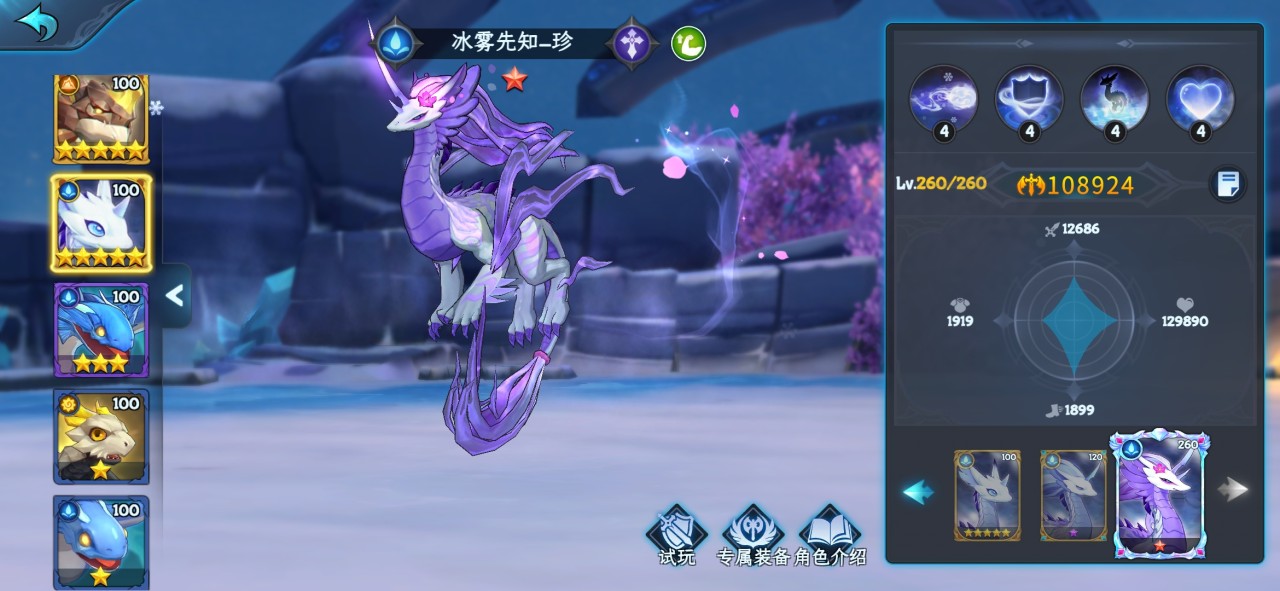
Task: Open the green swirl icon button
Action: tap(688, 43)
